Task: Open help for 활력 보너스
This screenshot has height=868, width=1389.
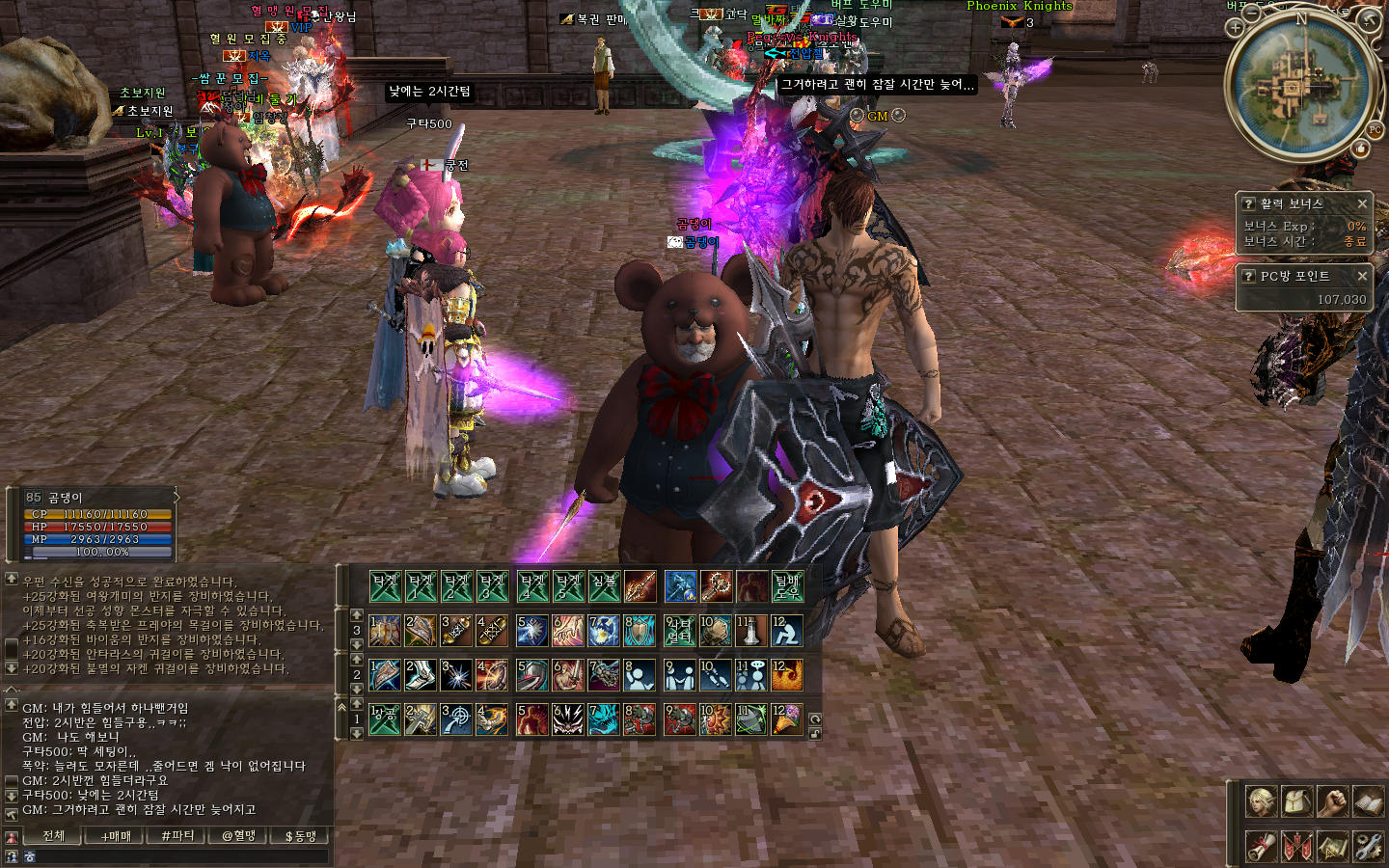Action: (x=1248, y=203)
